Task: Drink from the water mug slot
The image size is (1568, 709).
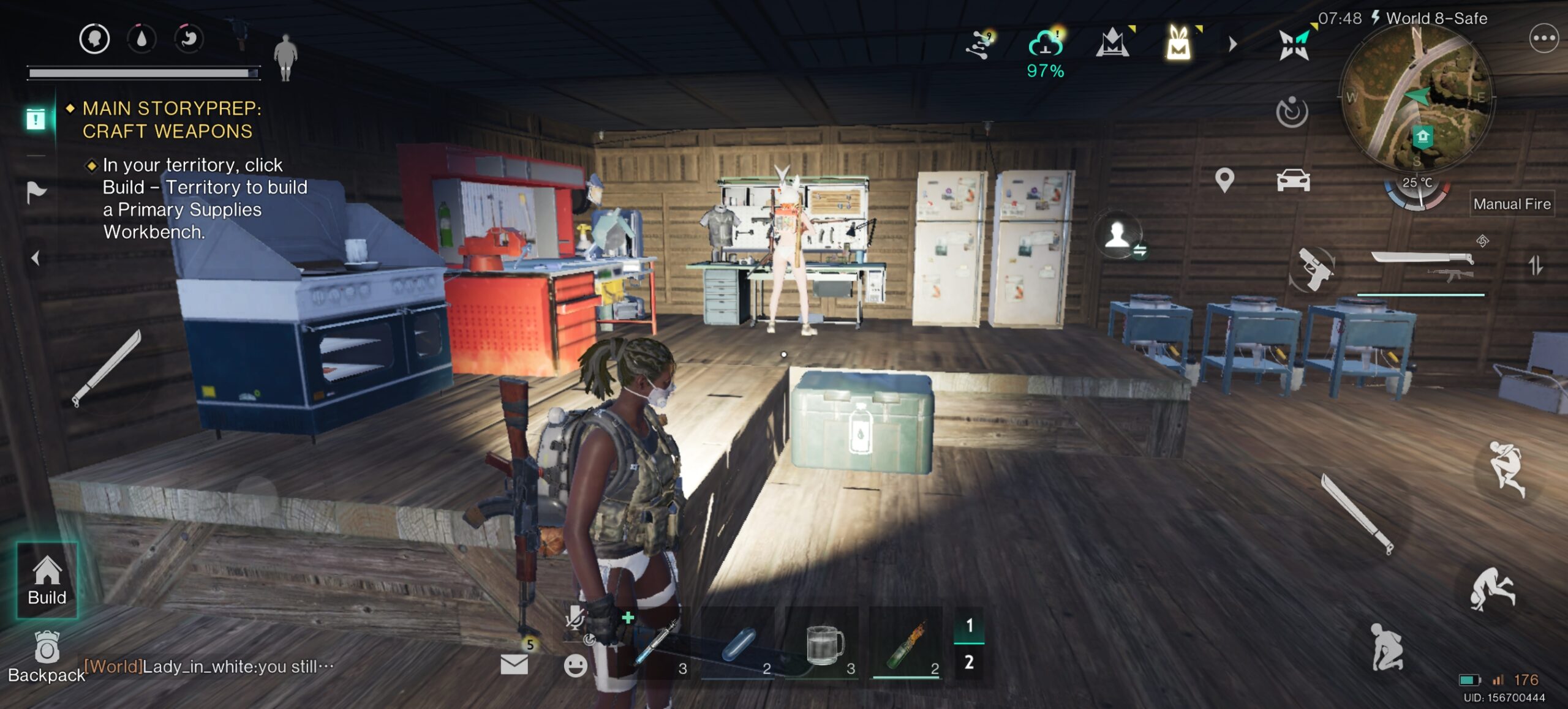Action: pos(824,645)
